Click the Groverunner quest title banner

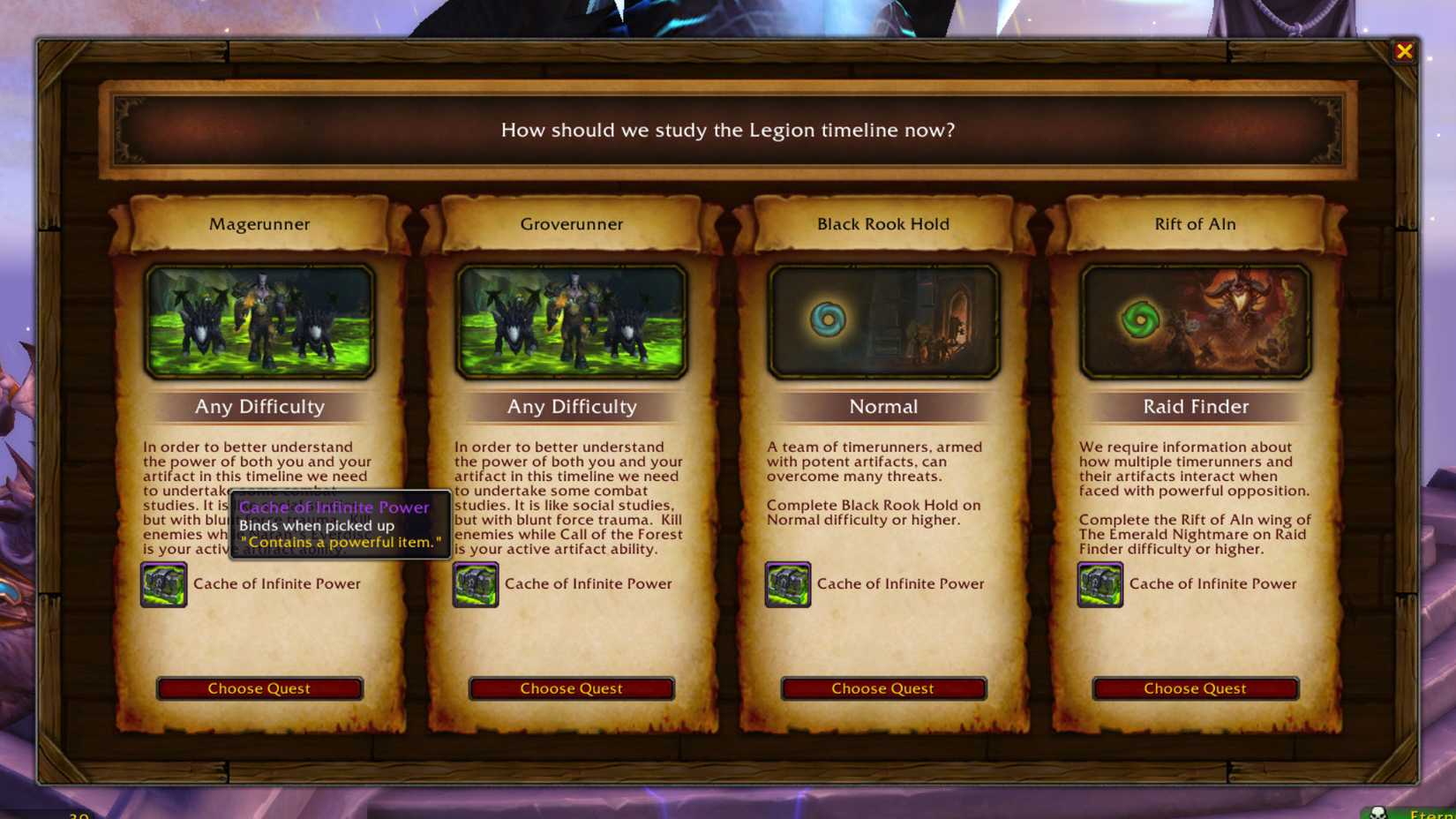click(570, 224)
